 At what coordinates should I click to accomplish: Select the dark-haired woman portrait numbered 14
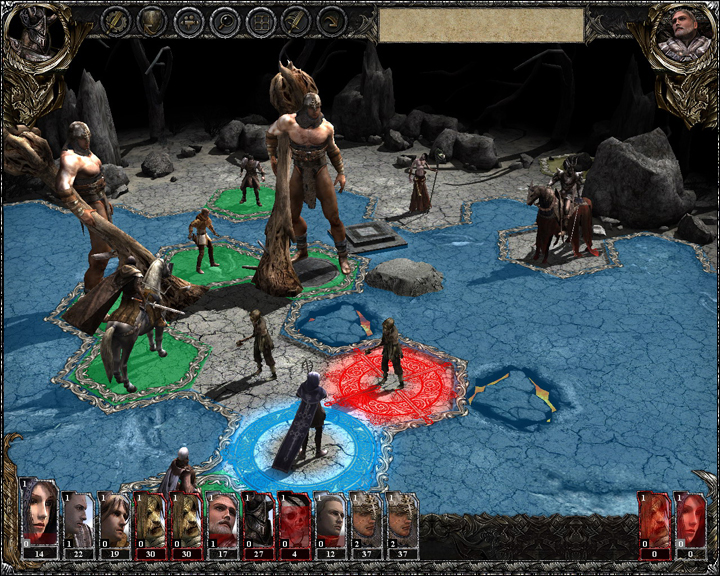click(x=42, y=518)
